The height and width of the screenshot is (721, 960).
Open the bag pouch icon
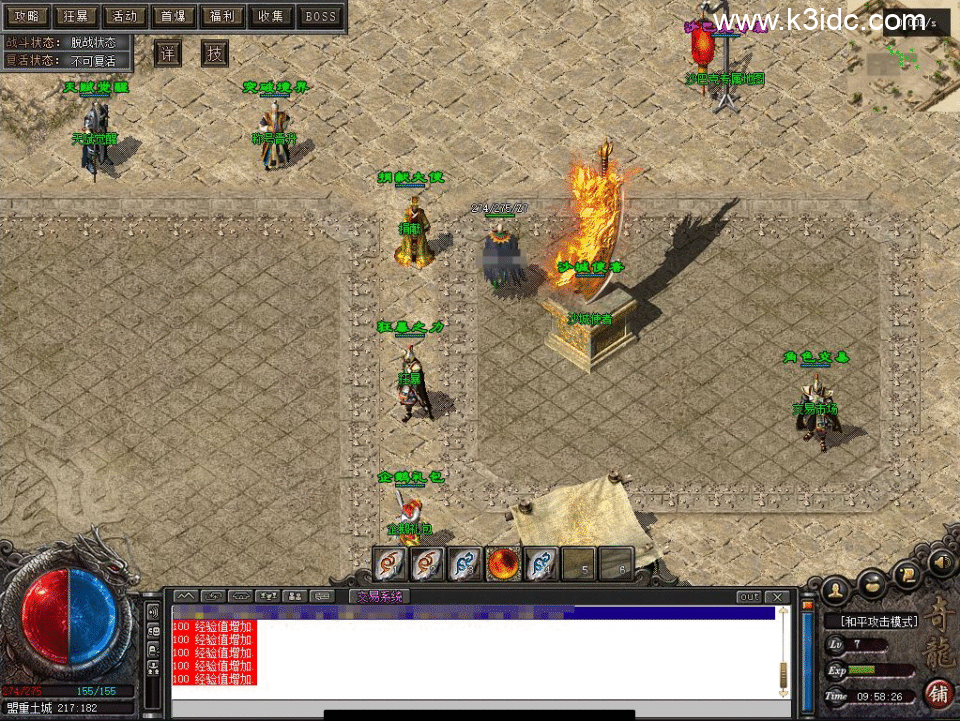click(x=873, y=579)
